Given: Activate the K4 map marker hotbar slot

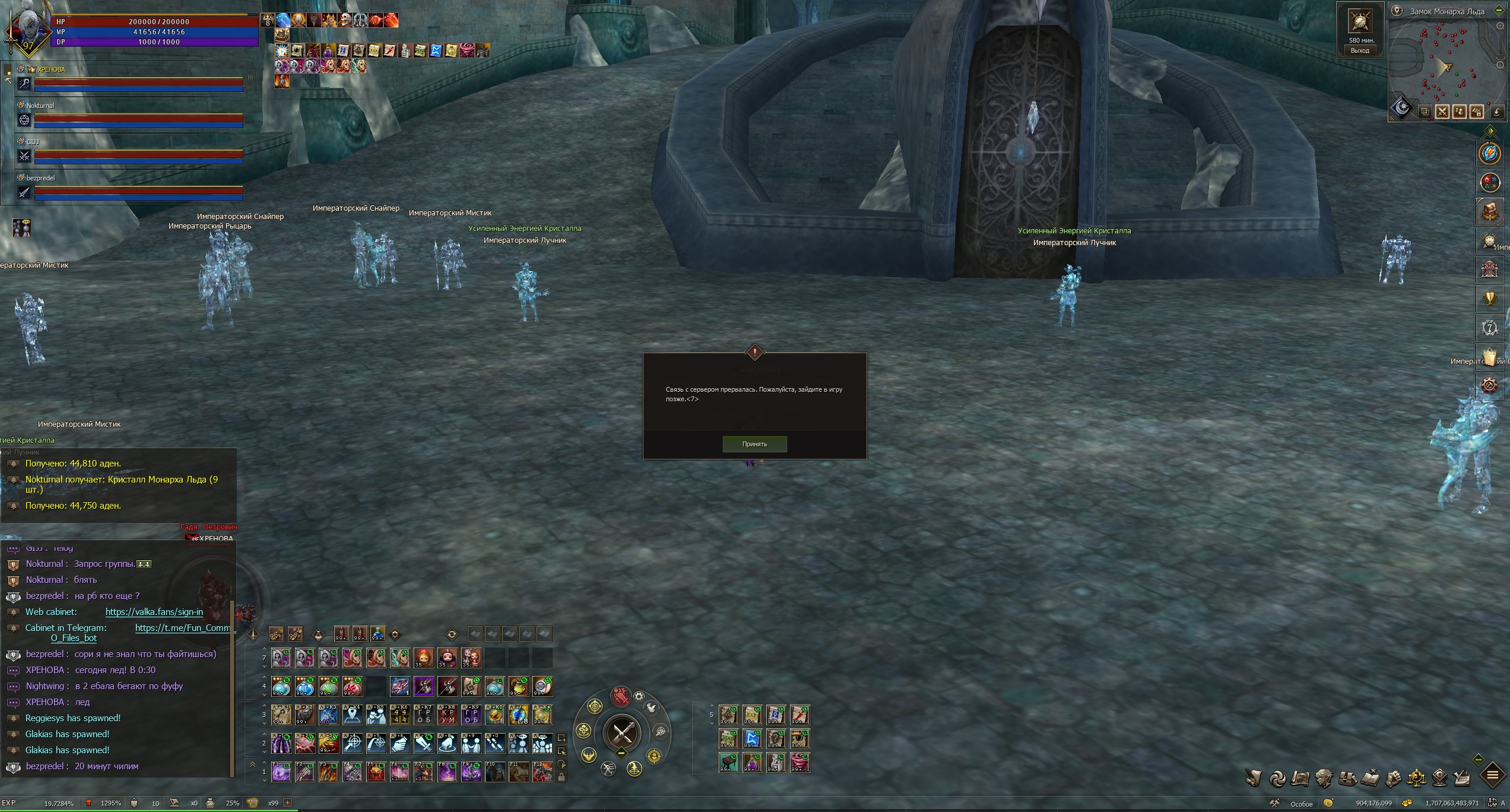Looking at the screenshot, I should (x=353, y=716).
